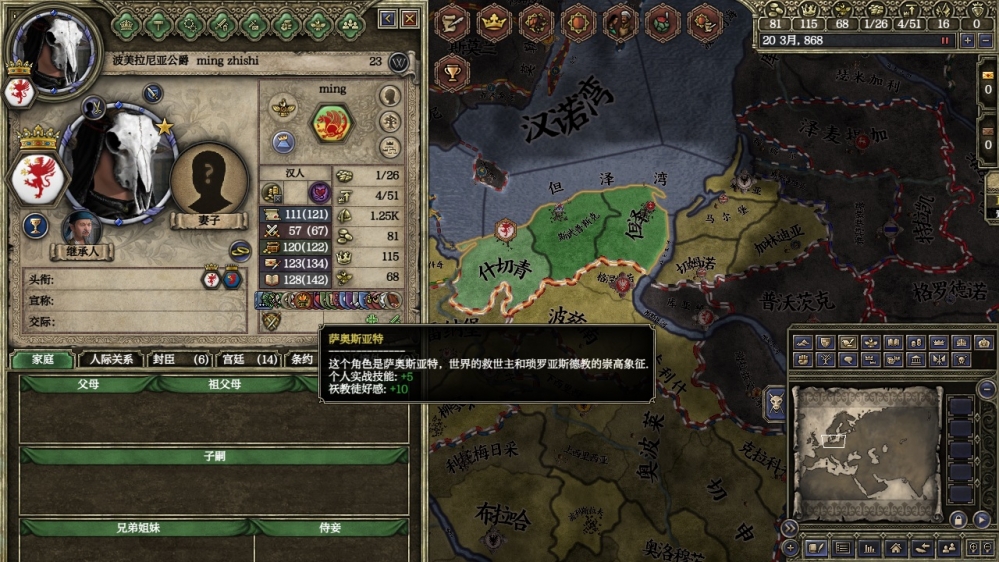The height and width of the screenshot is (562, 999).
Task: Open the crown realm menu in top bar
Action: click(x=494, y=21)
